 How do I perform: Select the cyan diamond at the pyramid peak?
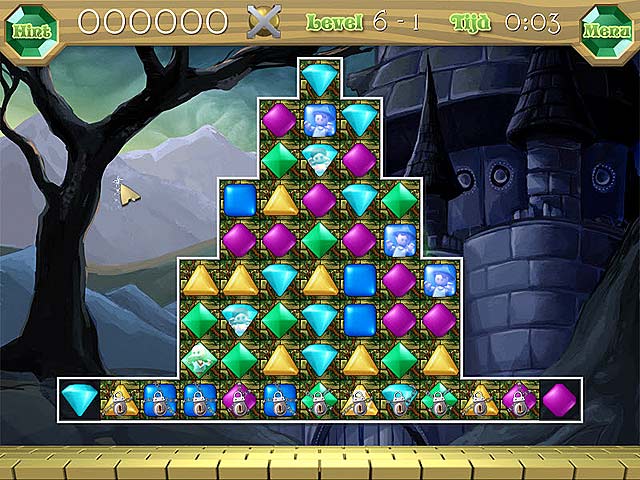pyautogui.click(x=320, y=78)
